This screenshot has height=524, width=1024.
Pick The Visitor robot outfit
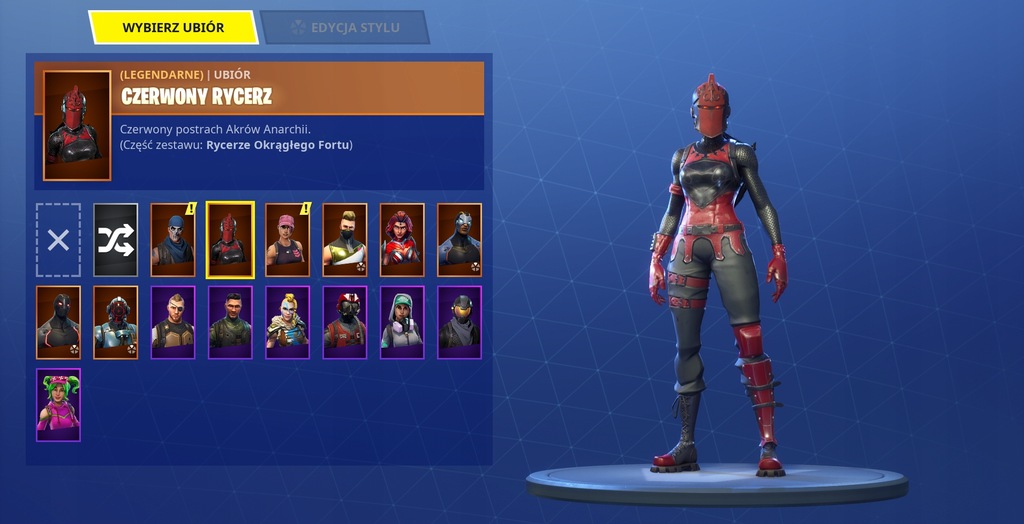pos(116,322)
